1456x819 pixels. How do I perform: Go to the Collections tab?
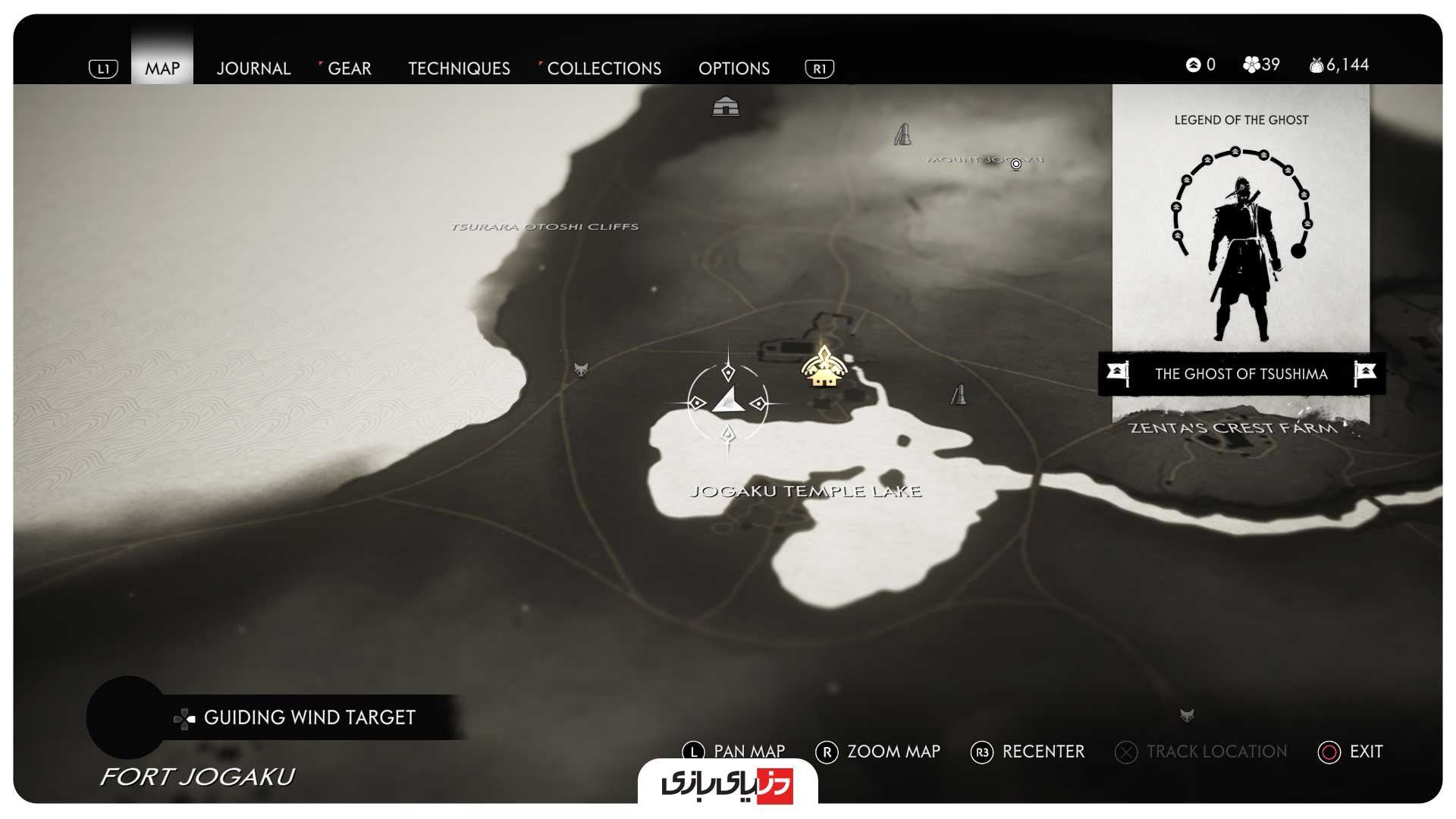[604, 68]
